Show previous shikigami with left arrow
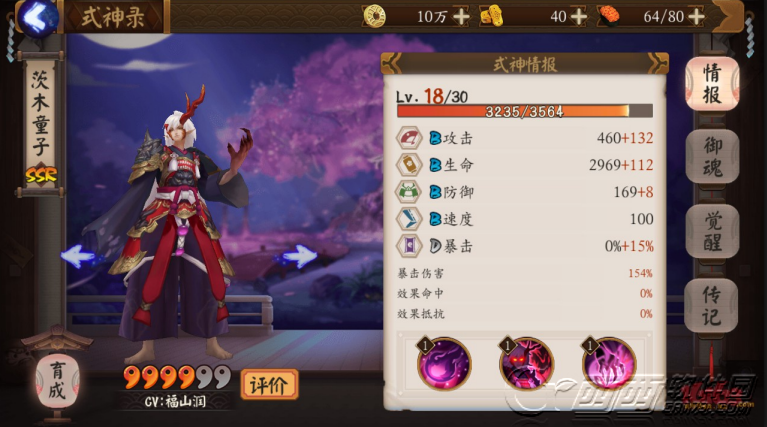The width and height of the screenshot is (767, 427). pos(78,256)
